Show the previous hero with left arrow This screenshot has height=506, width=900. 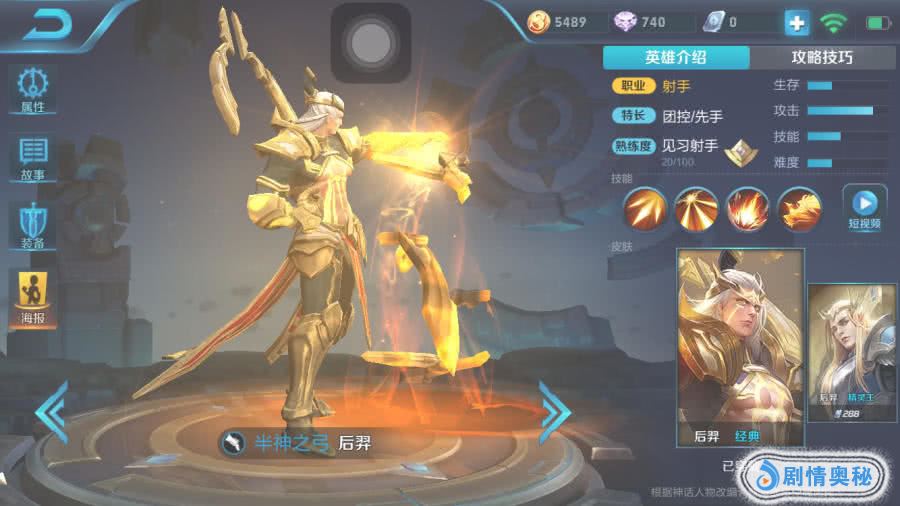coord(50,410)
